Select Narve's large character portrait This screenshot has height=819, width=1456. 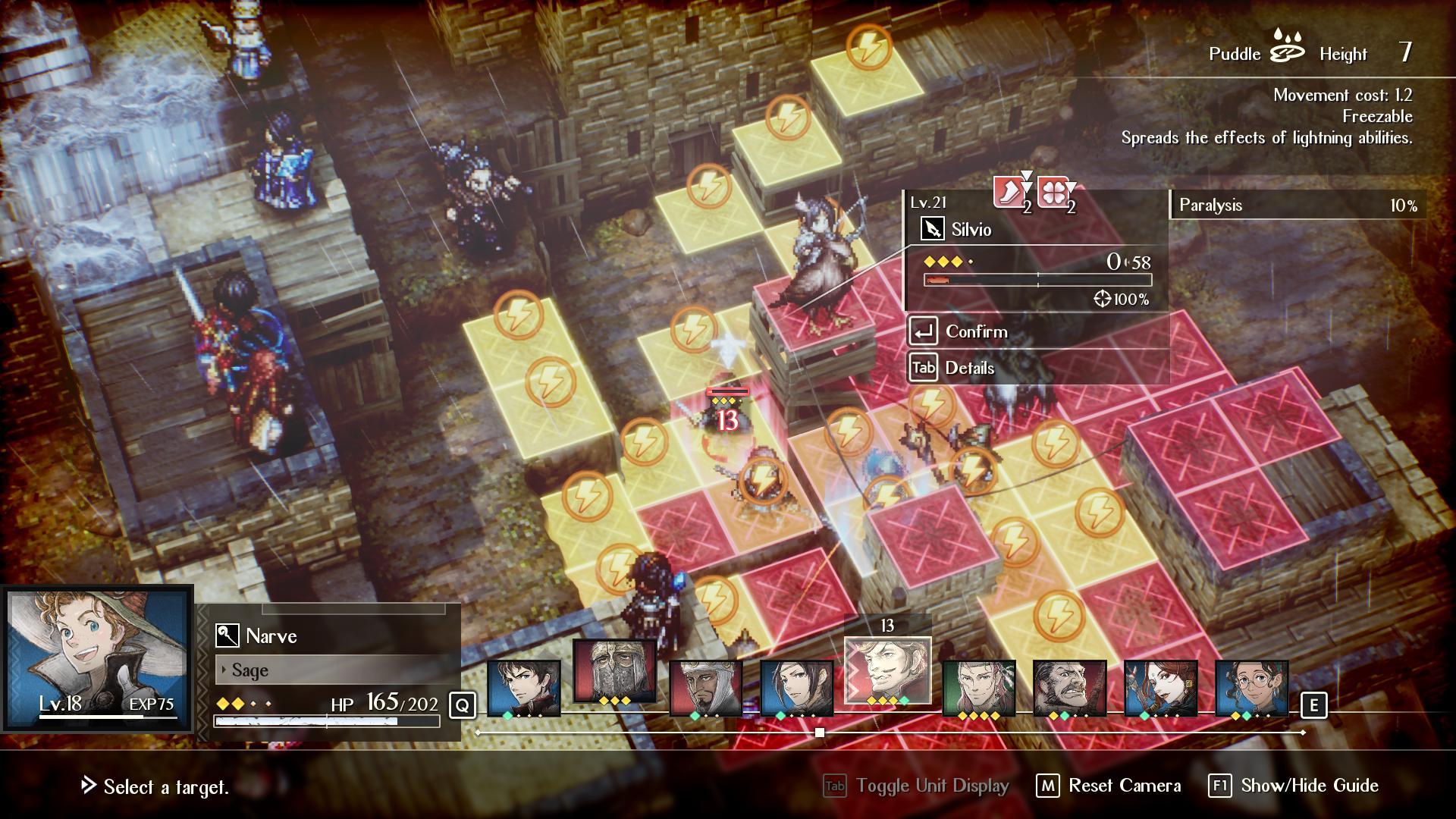click(x=96, y=658)
